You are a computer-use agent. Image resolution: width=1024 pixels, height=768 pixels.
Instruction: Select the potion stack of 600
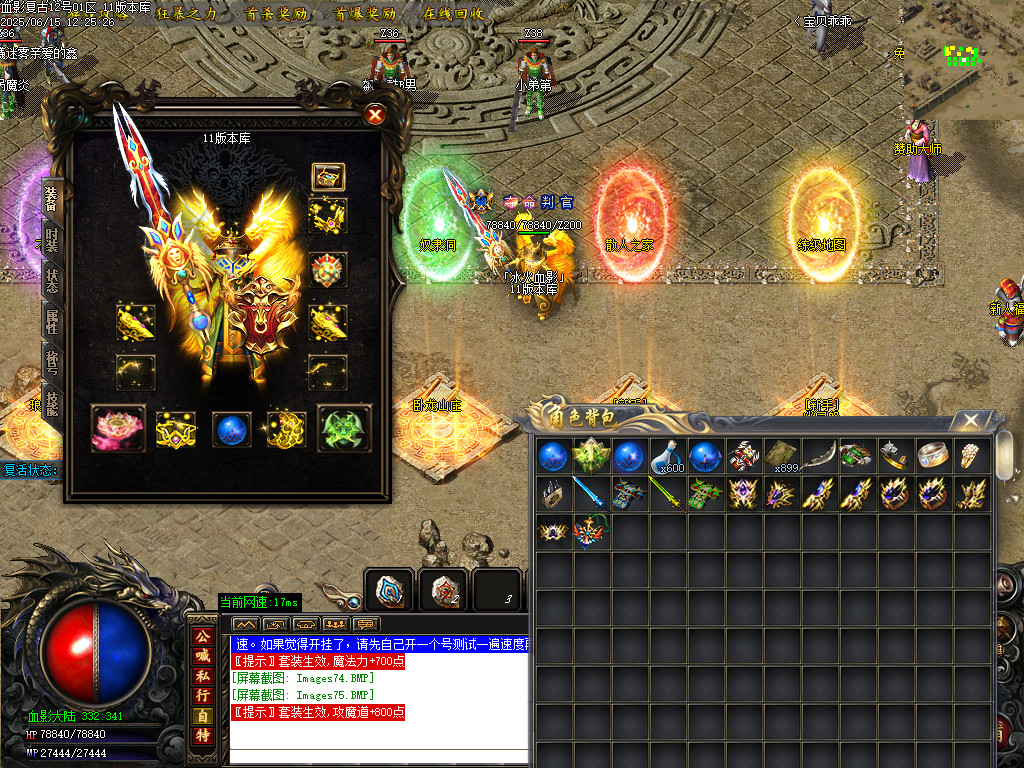coord(667,456)
